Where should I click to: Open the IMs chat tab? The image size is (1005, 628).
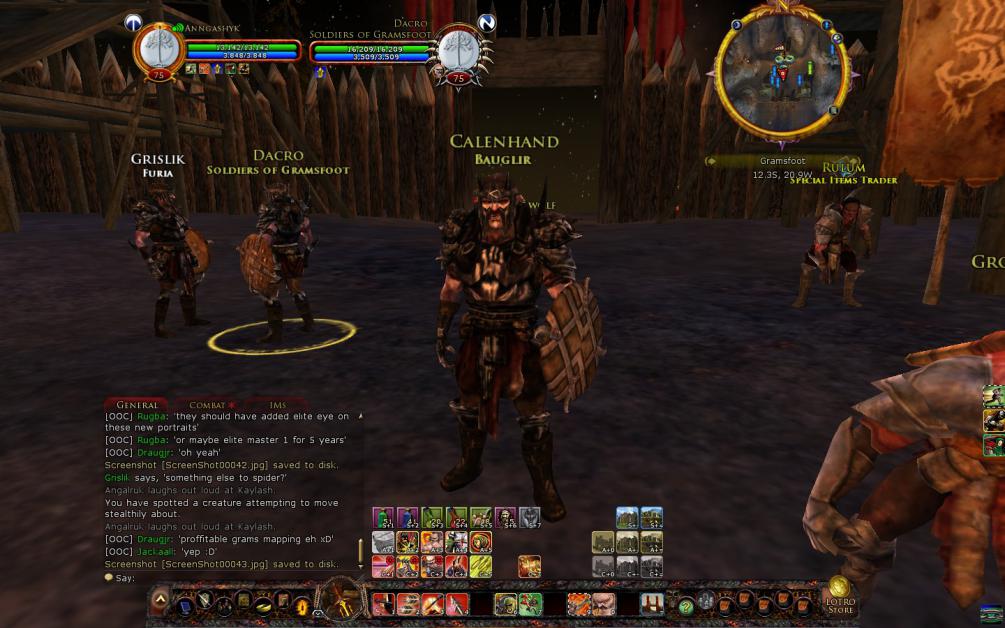click(277, 405)
